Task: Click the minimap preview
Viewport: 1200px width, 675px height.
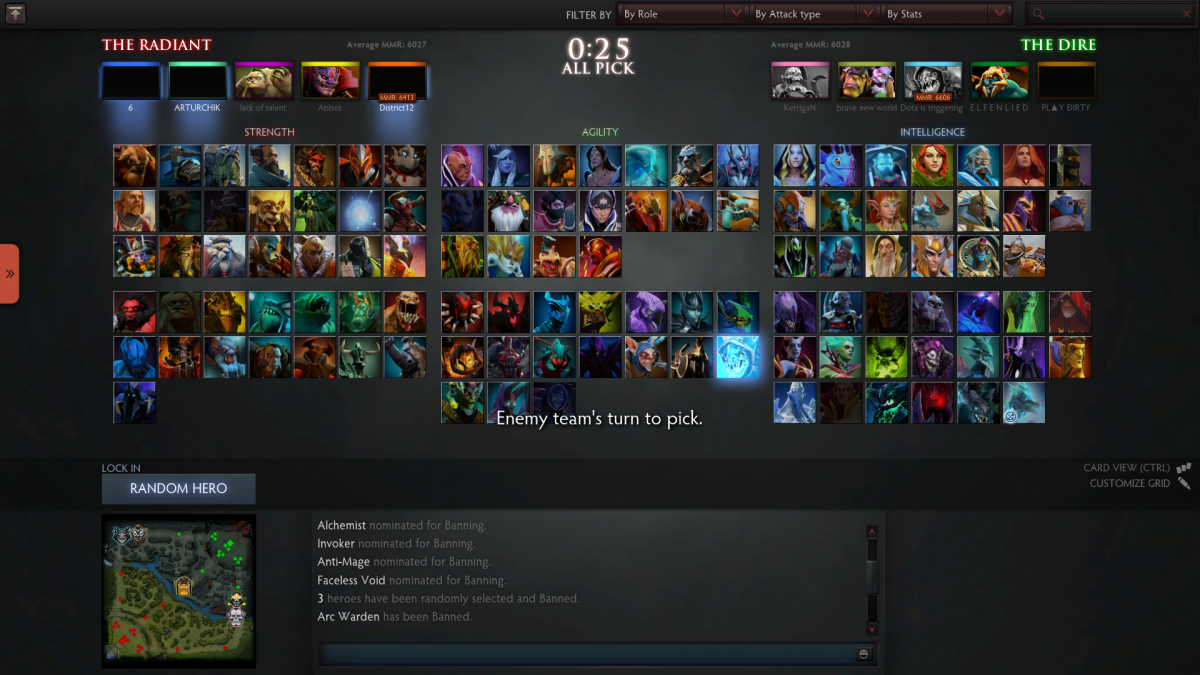Action: point(178,591)
